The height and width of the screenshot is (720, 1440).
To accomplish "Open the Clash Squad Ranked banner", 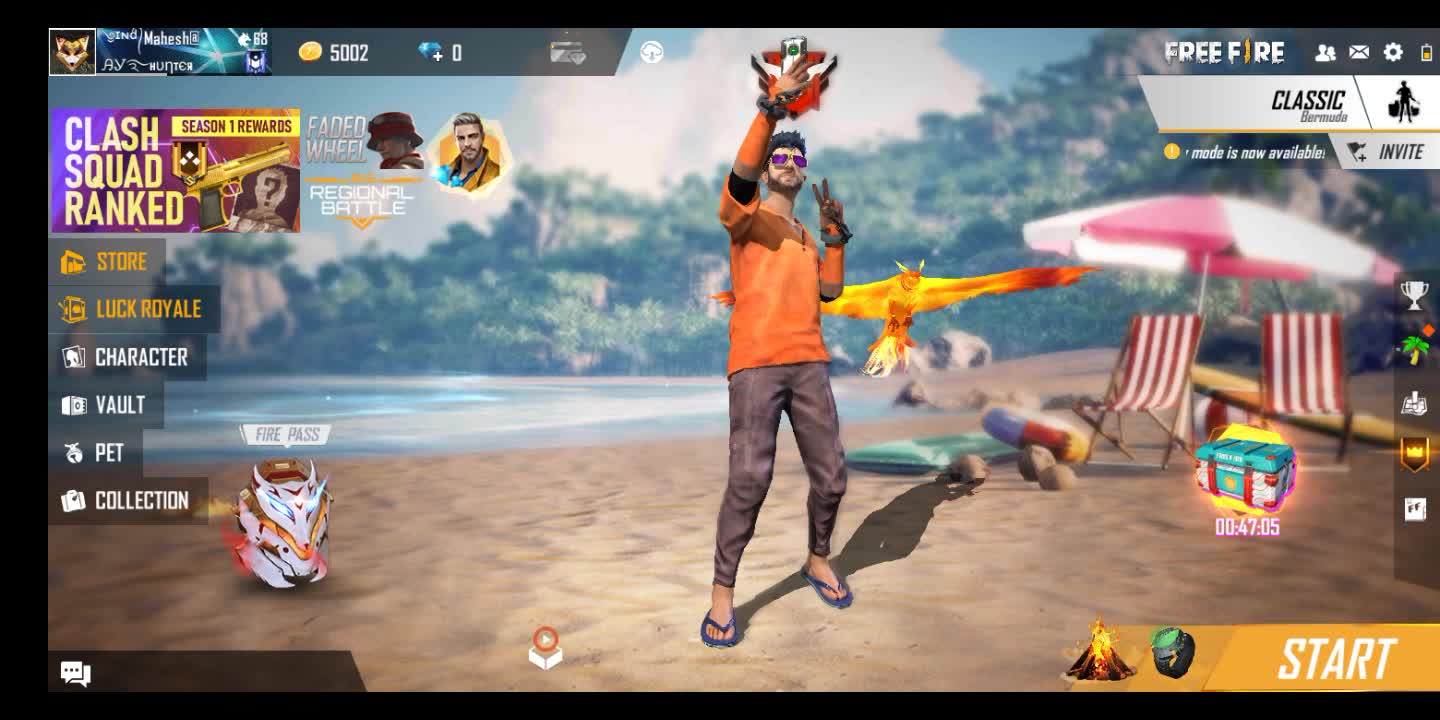I will click(176, 171).
